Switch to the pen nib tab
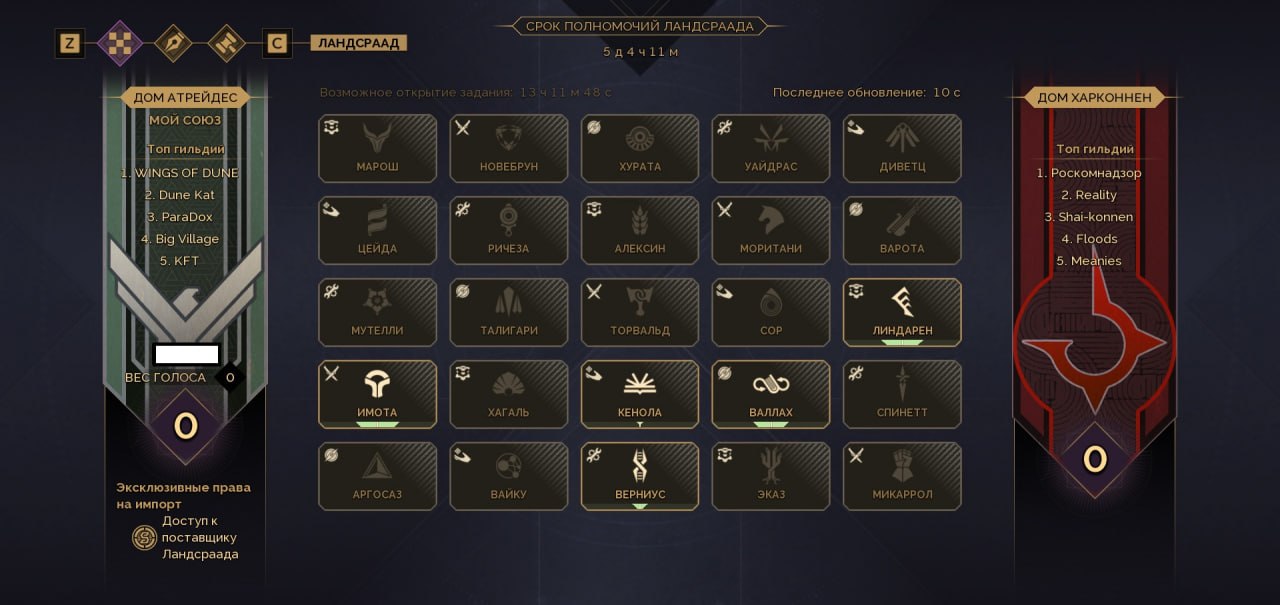Screen dimensions: 1280x605 click(173, 43)
